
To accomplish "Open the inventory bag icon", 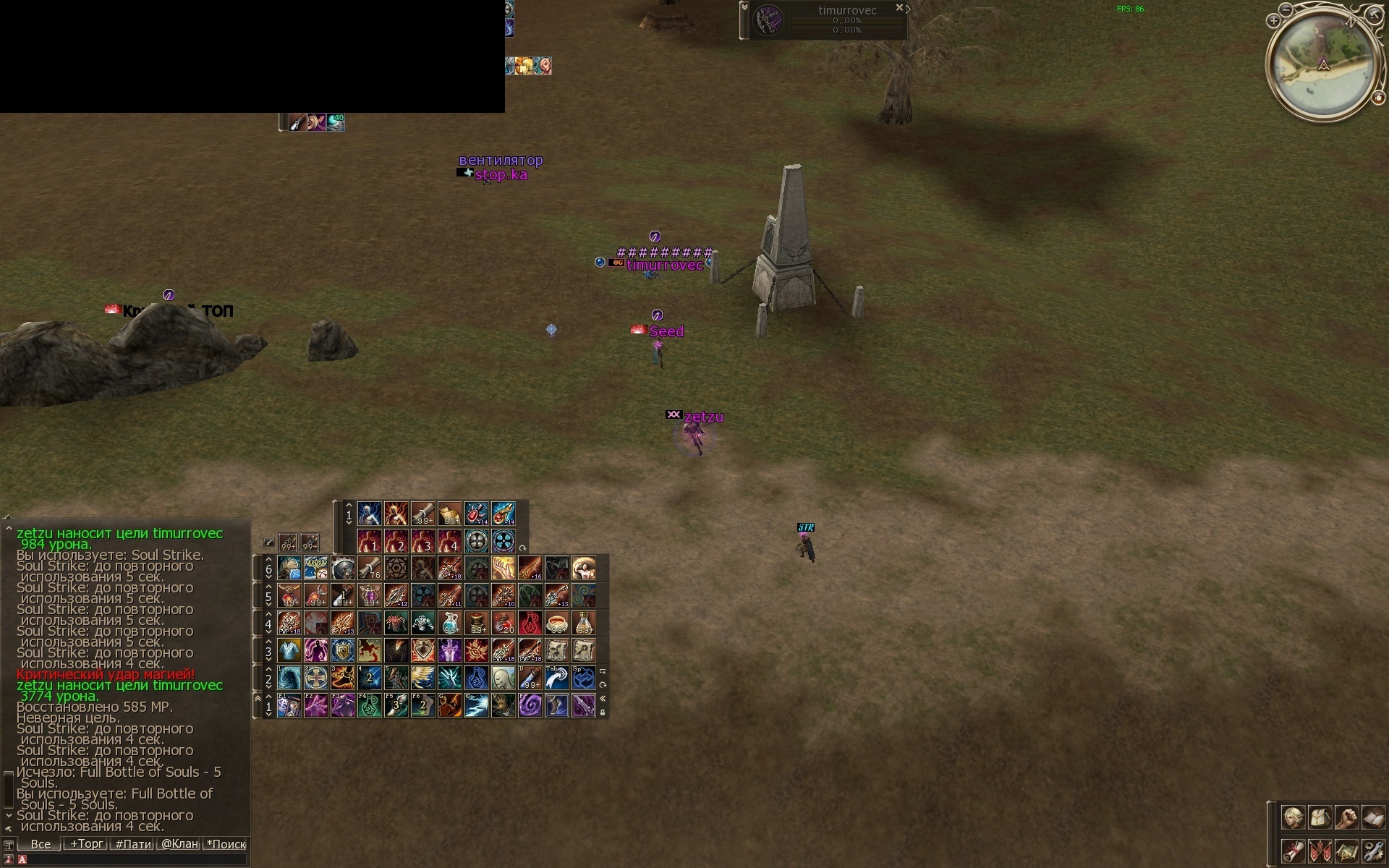I will coord(1320,818).
